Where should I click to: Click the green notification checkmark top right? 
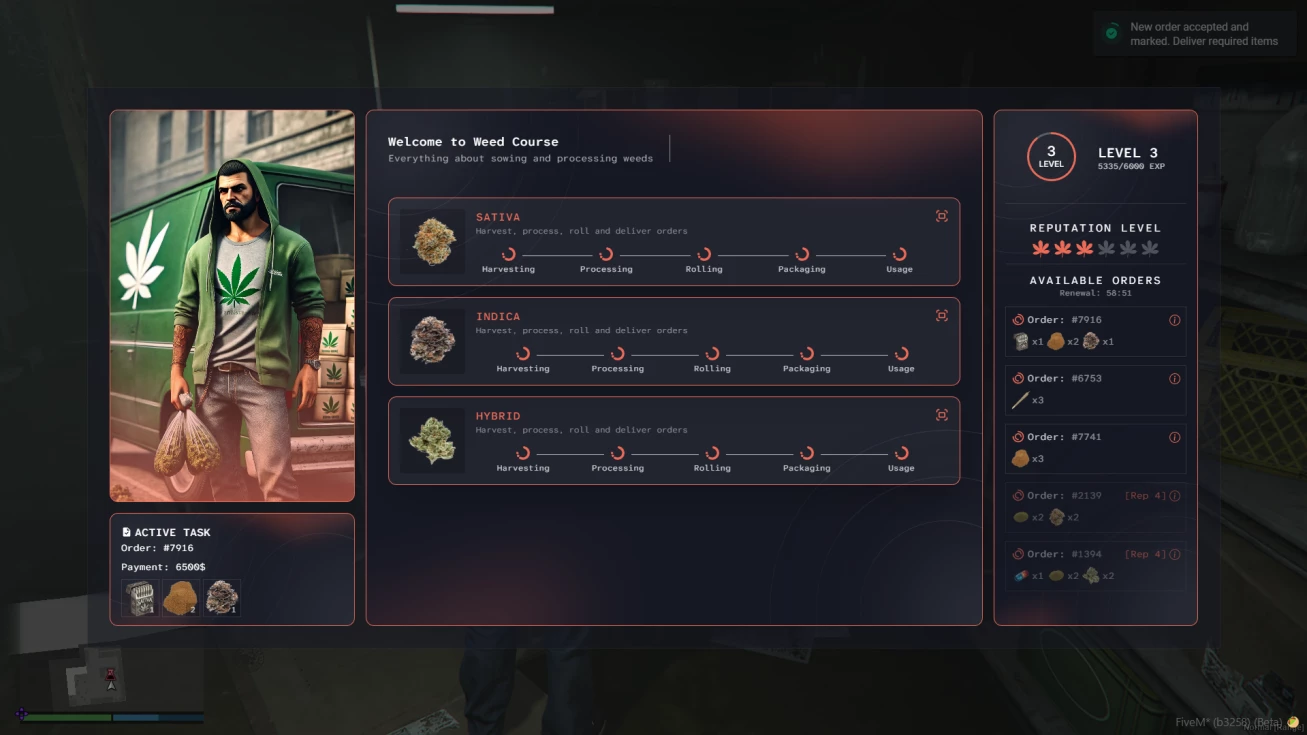click(1110, 33)
